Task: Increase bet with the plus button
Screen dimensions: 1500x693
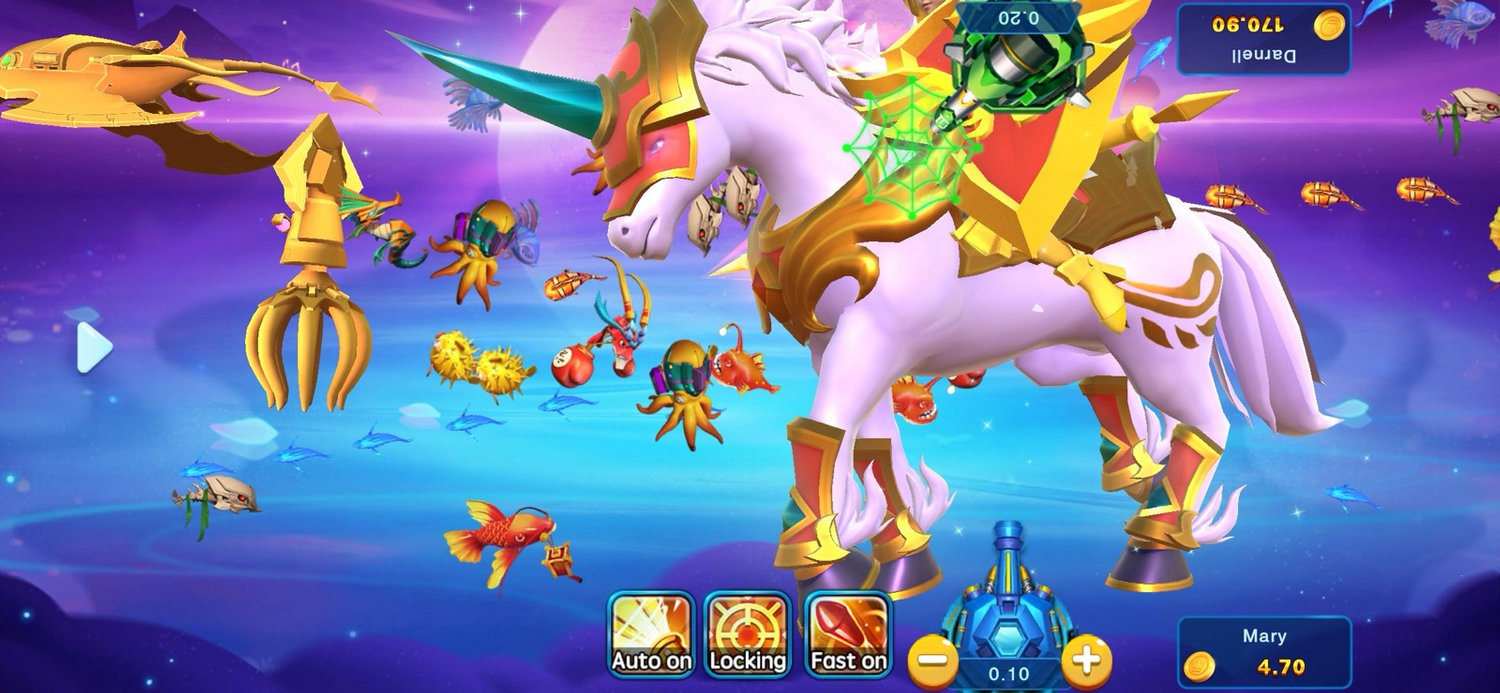Action: (x=1085, y=660)
